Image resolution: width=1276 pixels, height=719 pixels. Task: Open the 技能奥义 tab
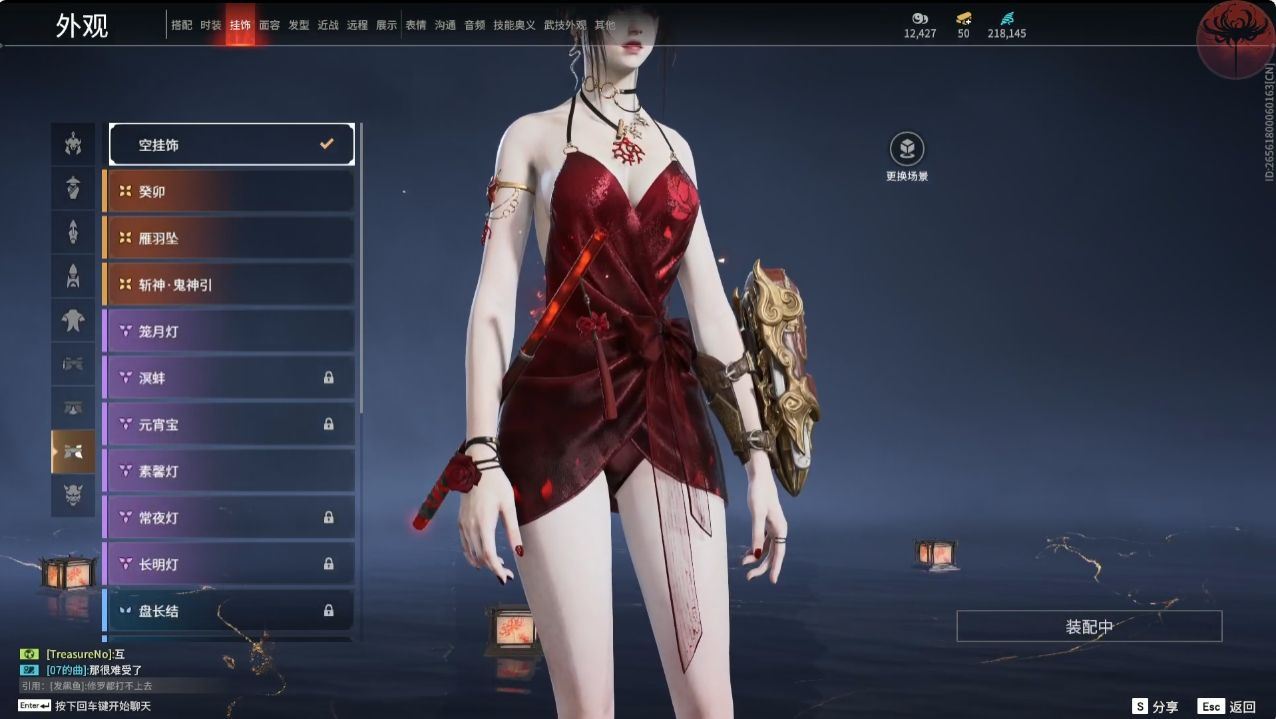point(514,25)
